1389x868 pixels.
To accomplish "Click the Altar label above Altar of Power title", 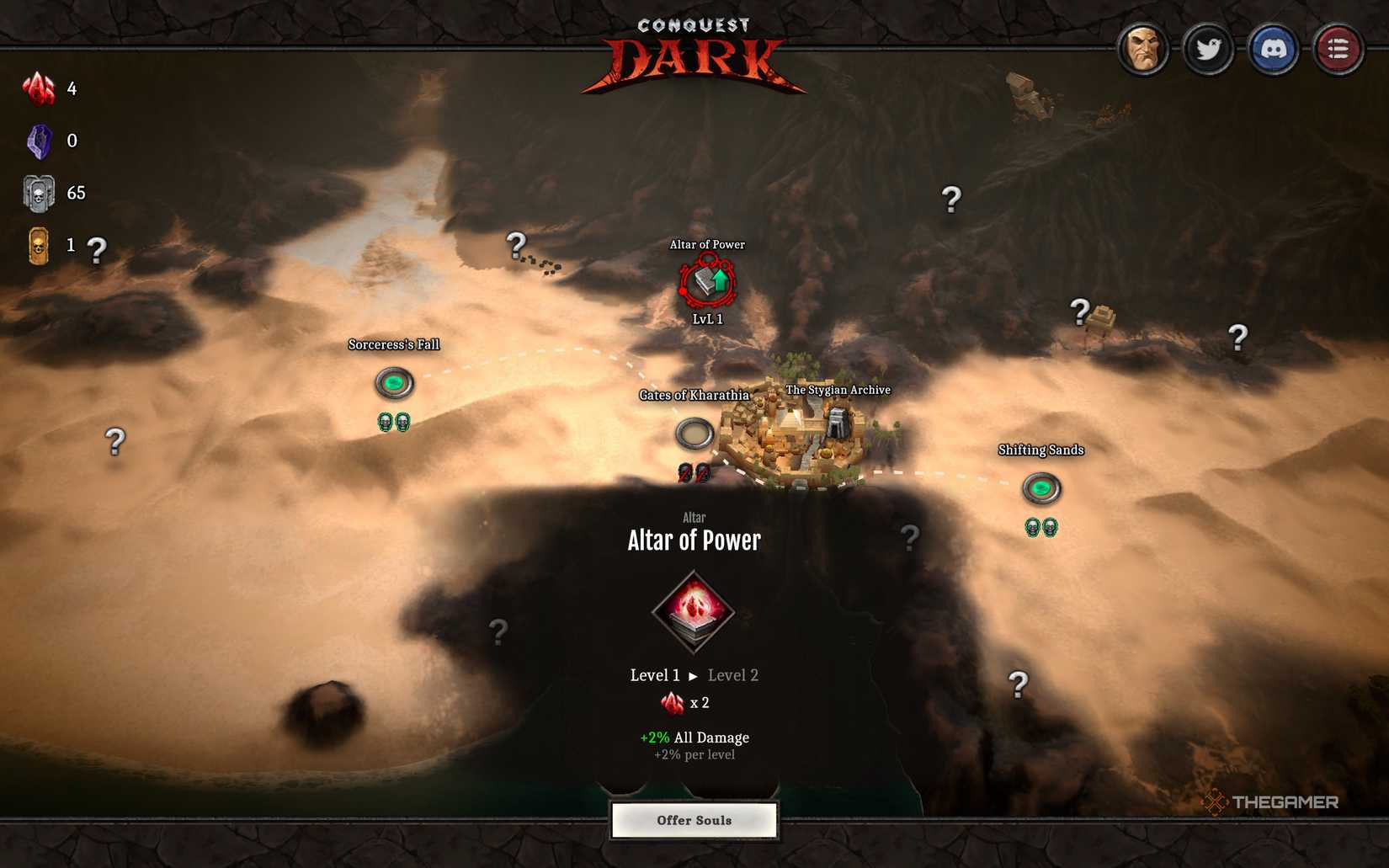I will pyautogui.click(x=694, y=517).
